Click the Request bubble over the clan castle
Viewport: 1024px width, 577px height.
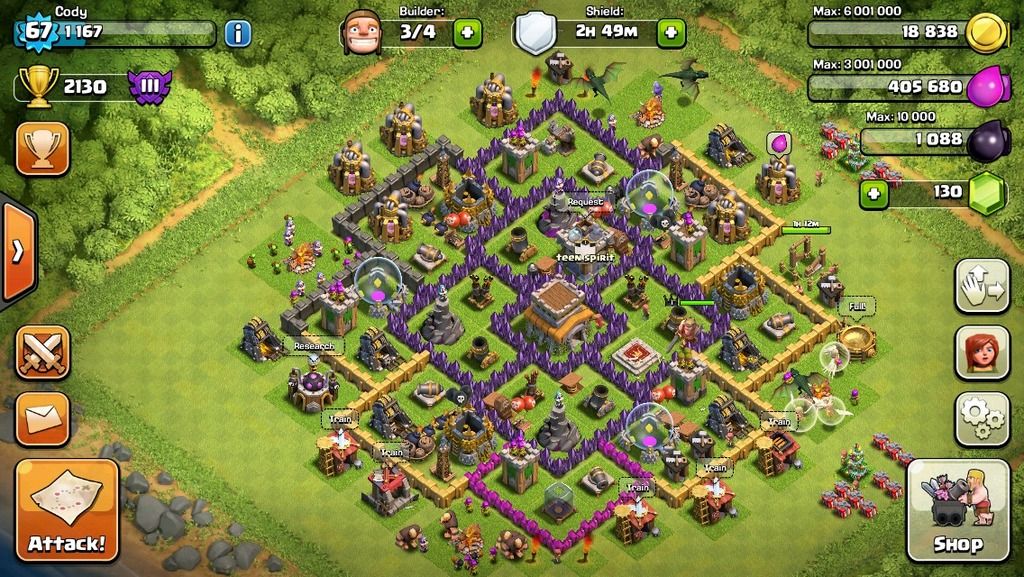585,202
